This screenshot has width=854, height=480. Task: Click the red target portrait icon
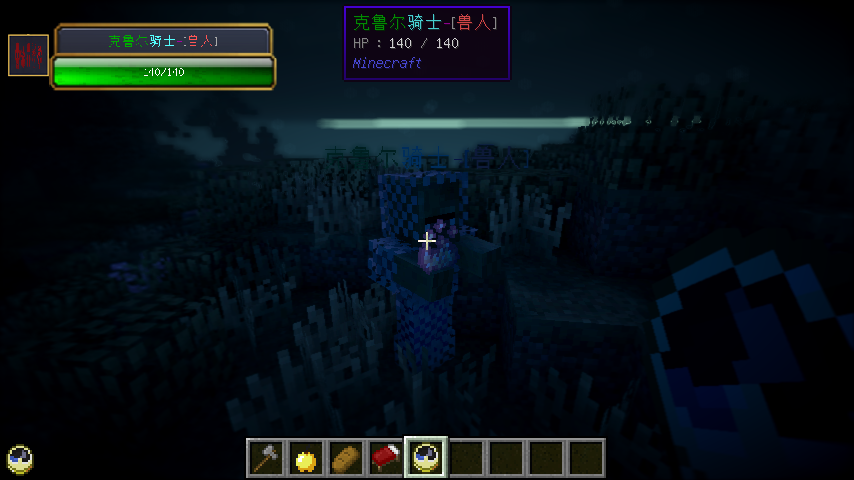coord(28,55)
